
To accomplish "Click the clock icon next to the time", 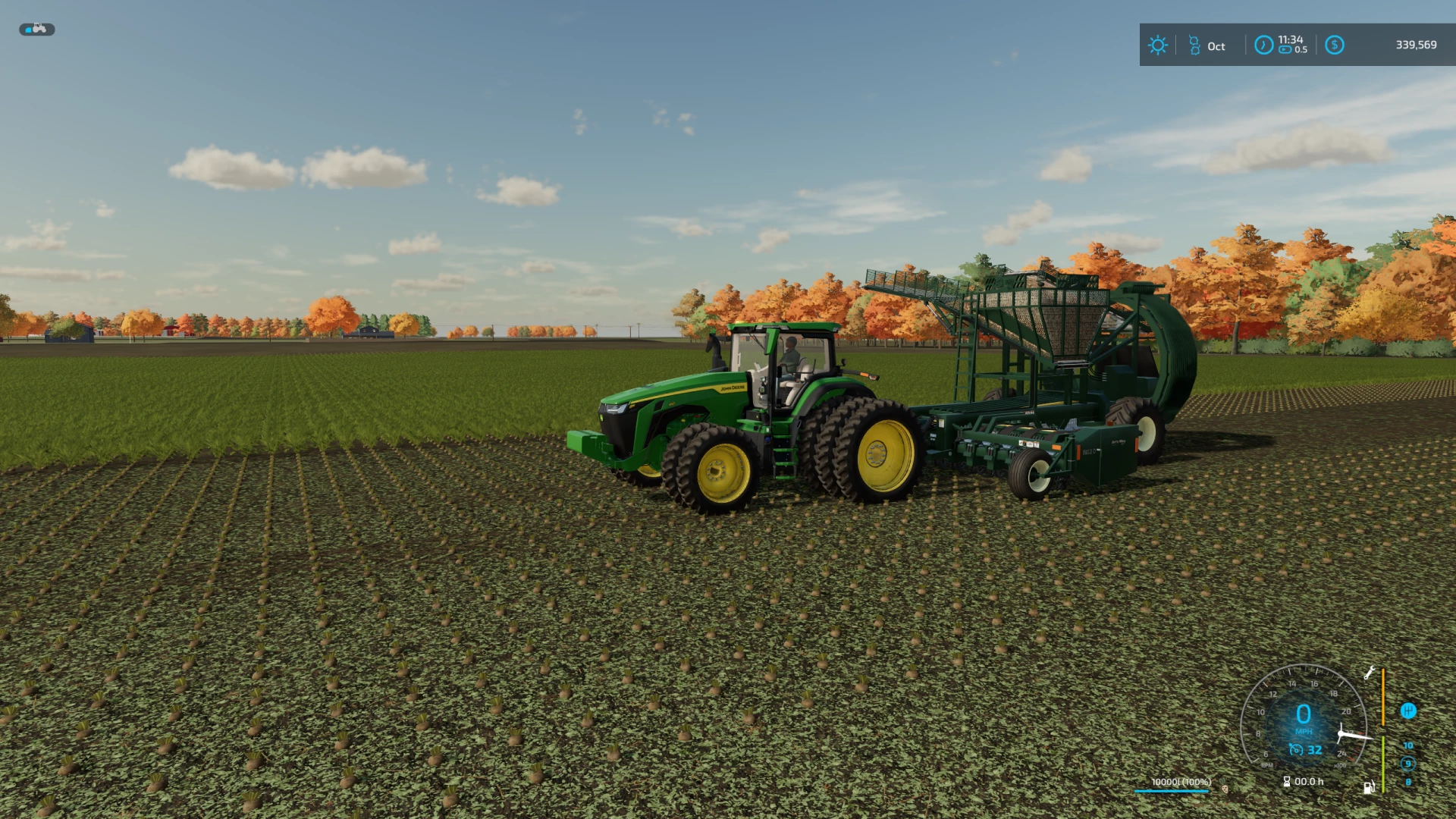I will 1263,45.
